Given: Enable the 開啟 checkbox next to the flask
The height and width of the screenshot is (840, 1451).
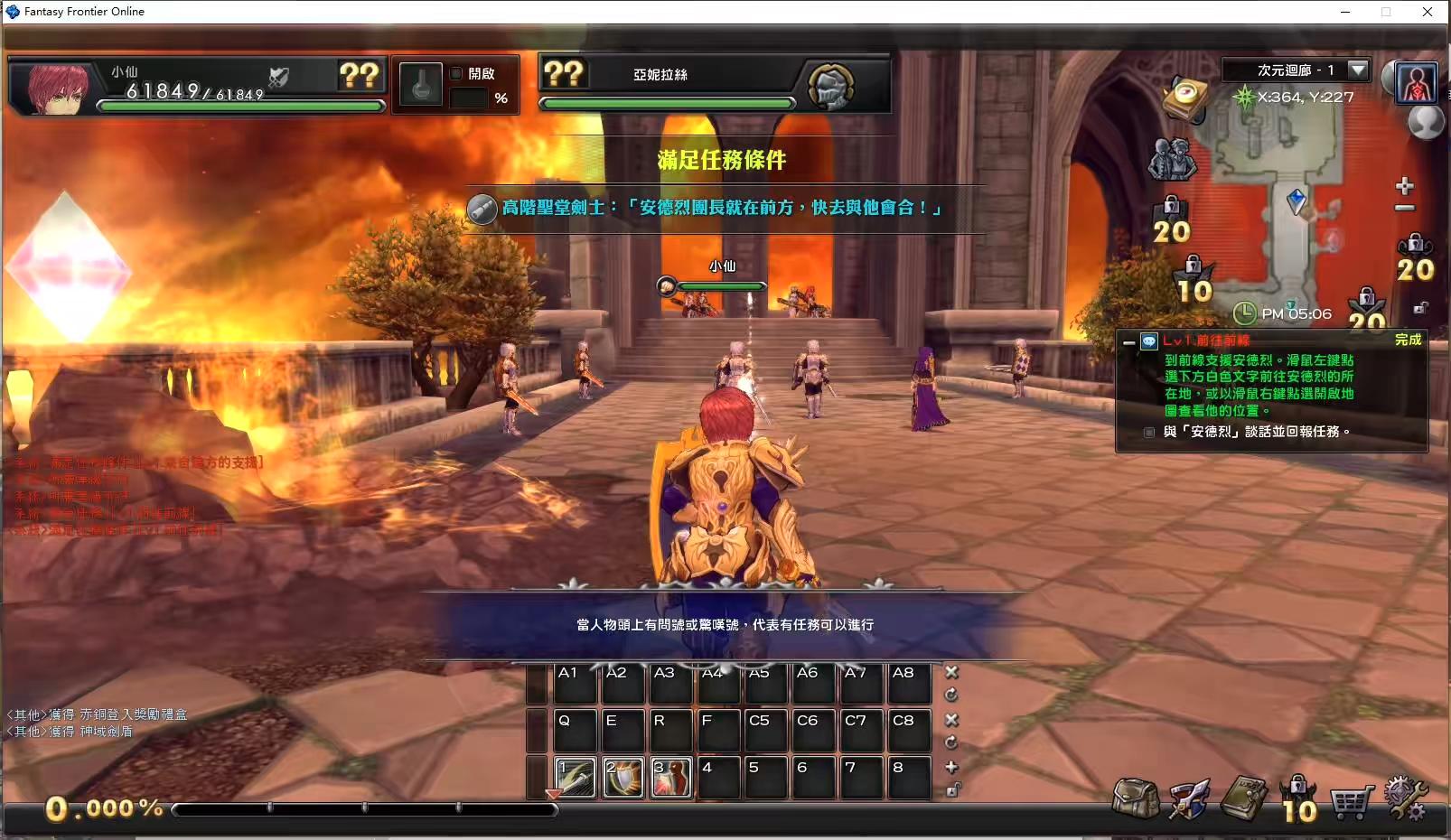Looking at the screenshot, I should pos(456,75).
